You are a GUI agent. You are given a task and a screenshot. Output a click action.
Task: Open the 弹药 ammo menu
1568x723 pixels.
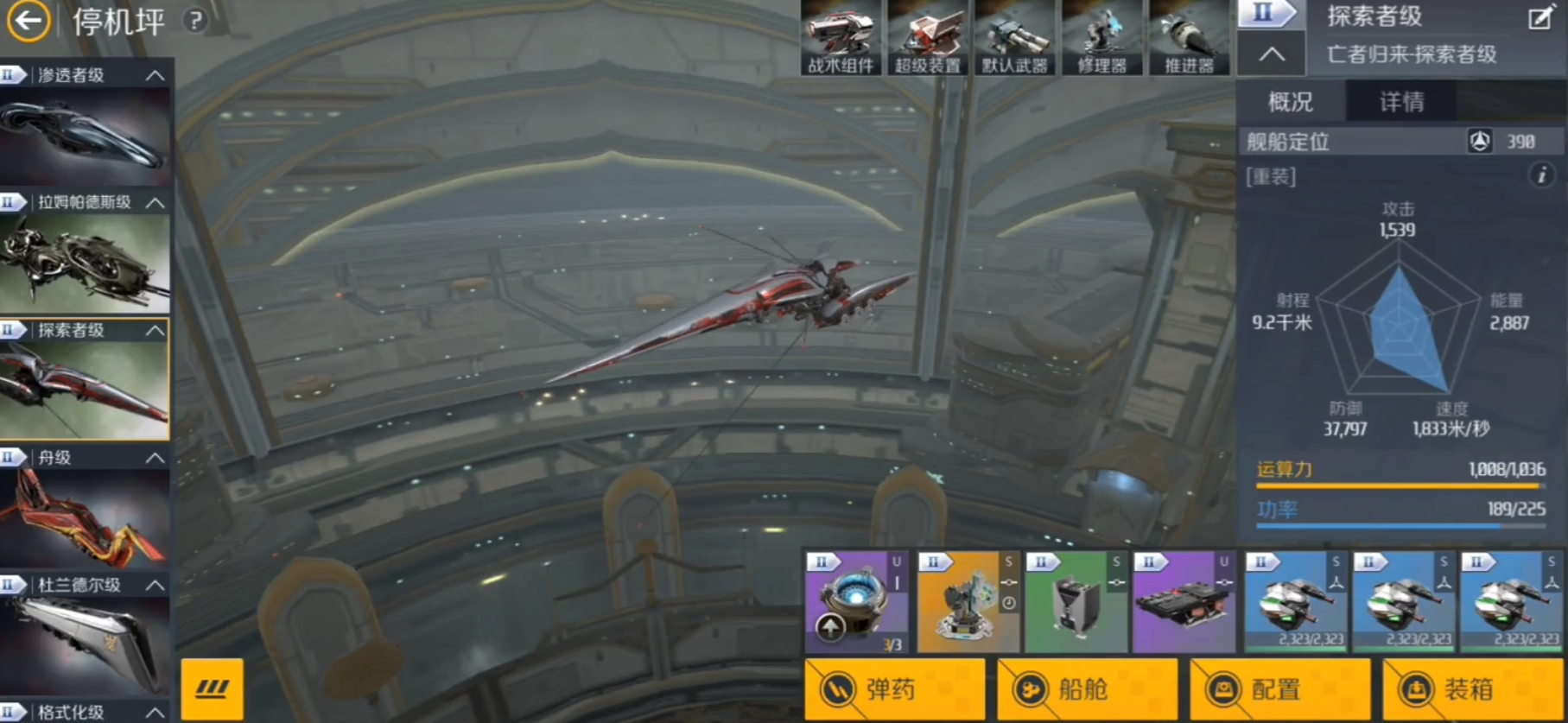(894, 689)
